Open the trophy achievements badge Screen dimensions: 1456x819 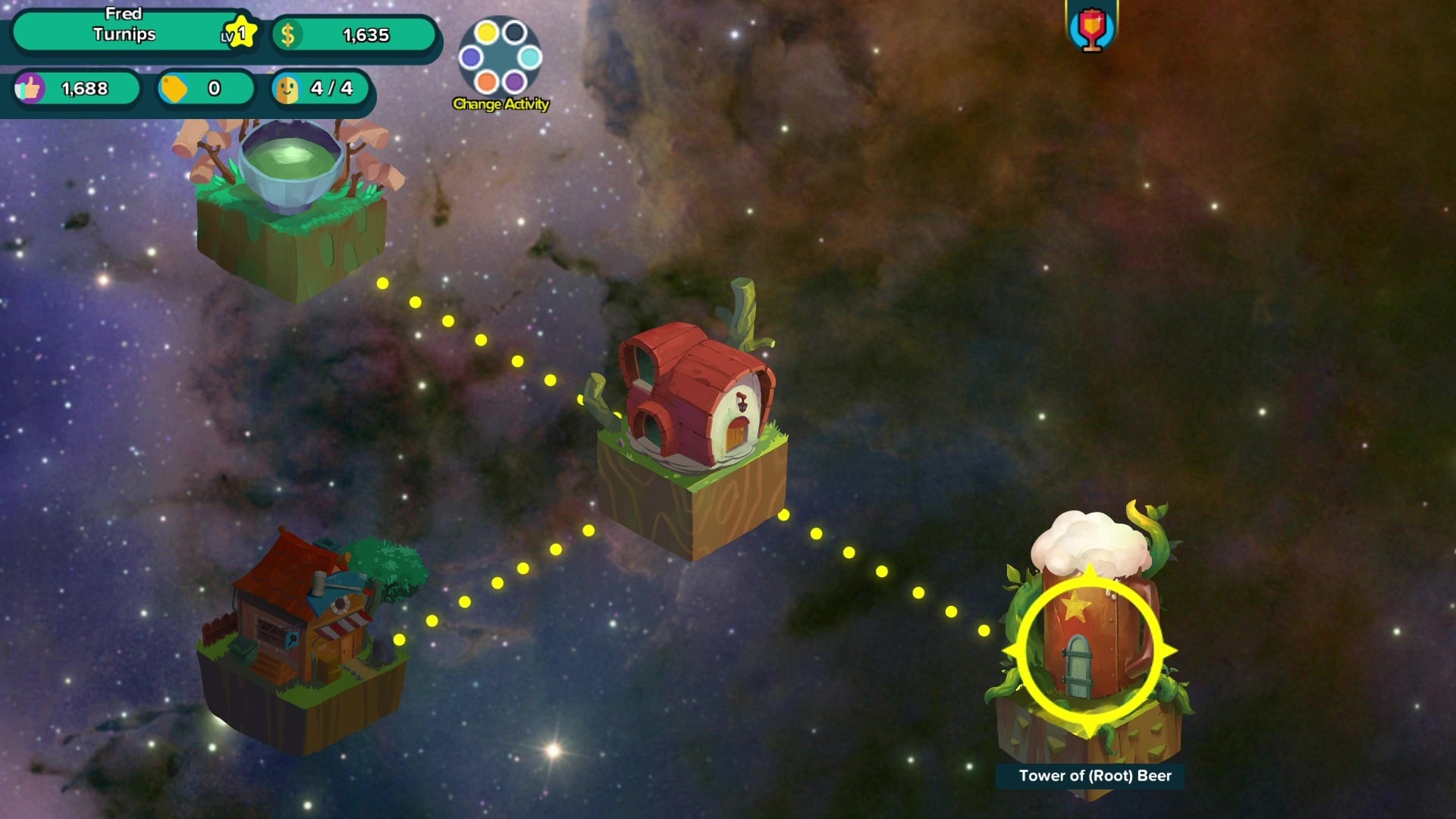[x=1091, y=28]
